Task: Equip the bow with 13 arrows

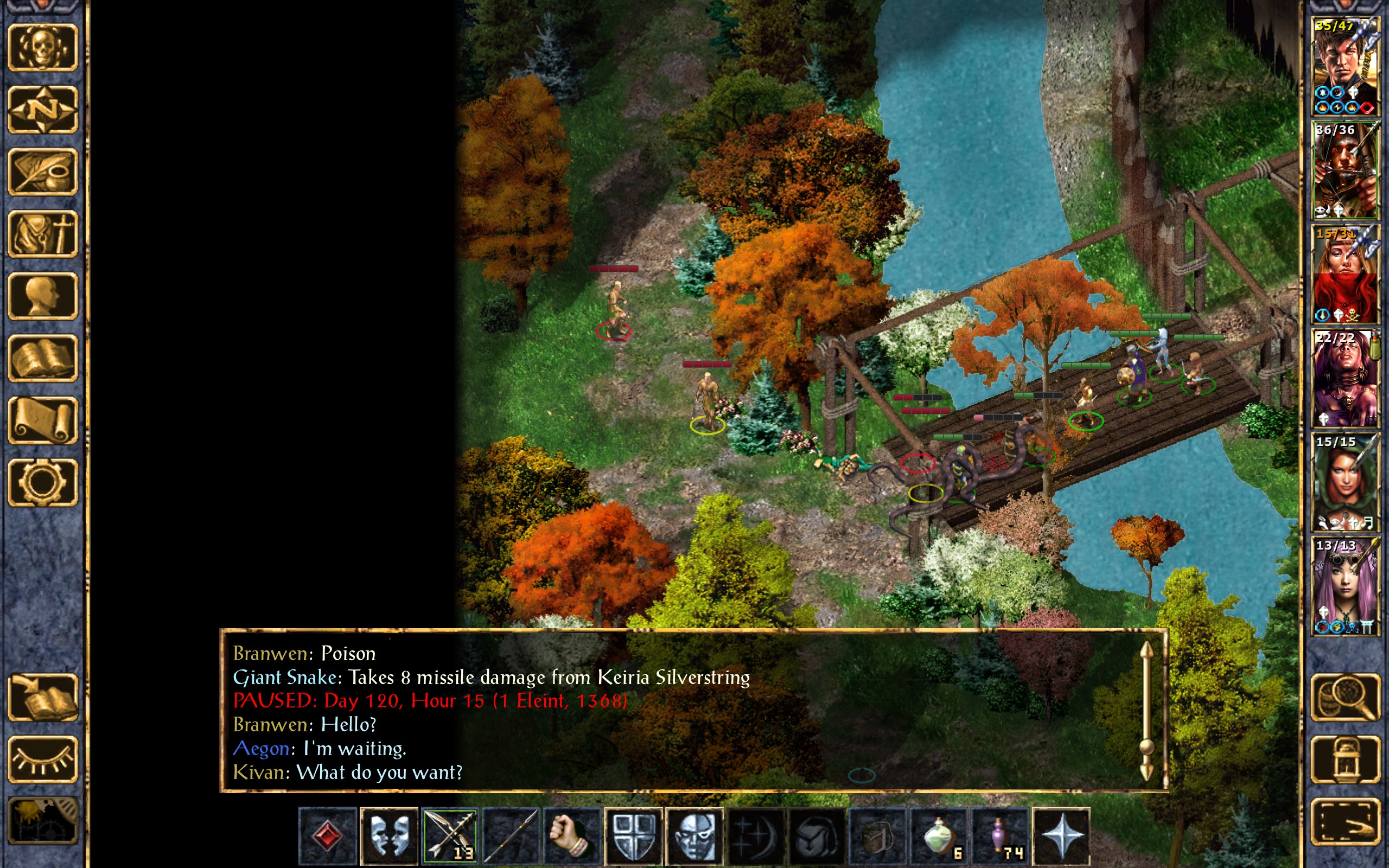Action: coord(450,835)
